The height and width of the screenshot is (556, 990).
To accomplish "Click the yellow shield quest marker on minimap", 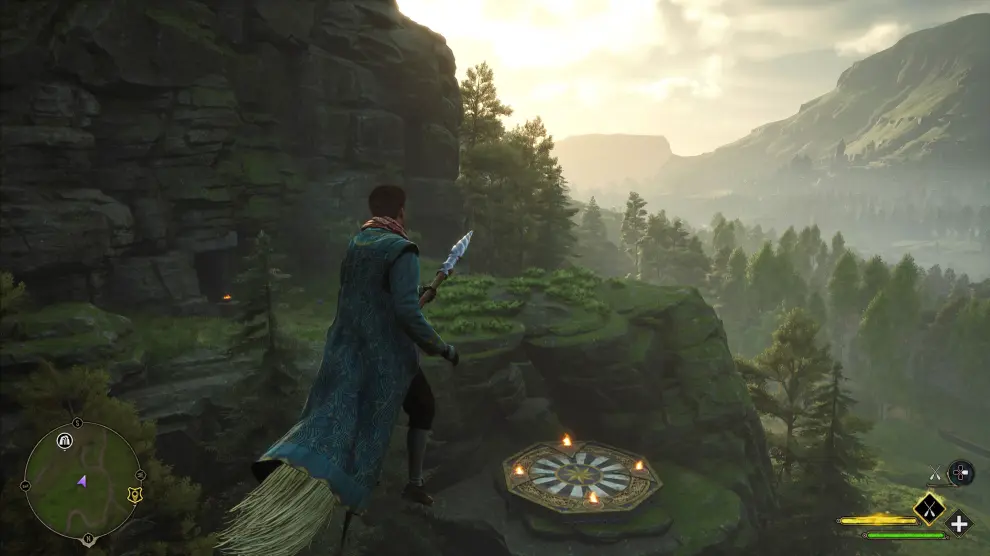I will tap(134, 494).
